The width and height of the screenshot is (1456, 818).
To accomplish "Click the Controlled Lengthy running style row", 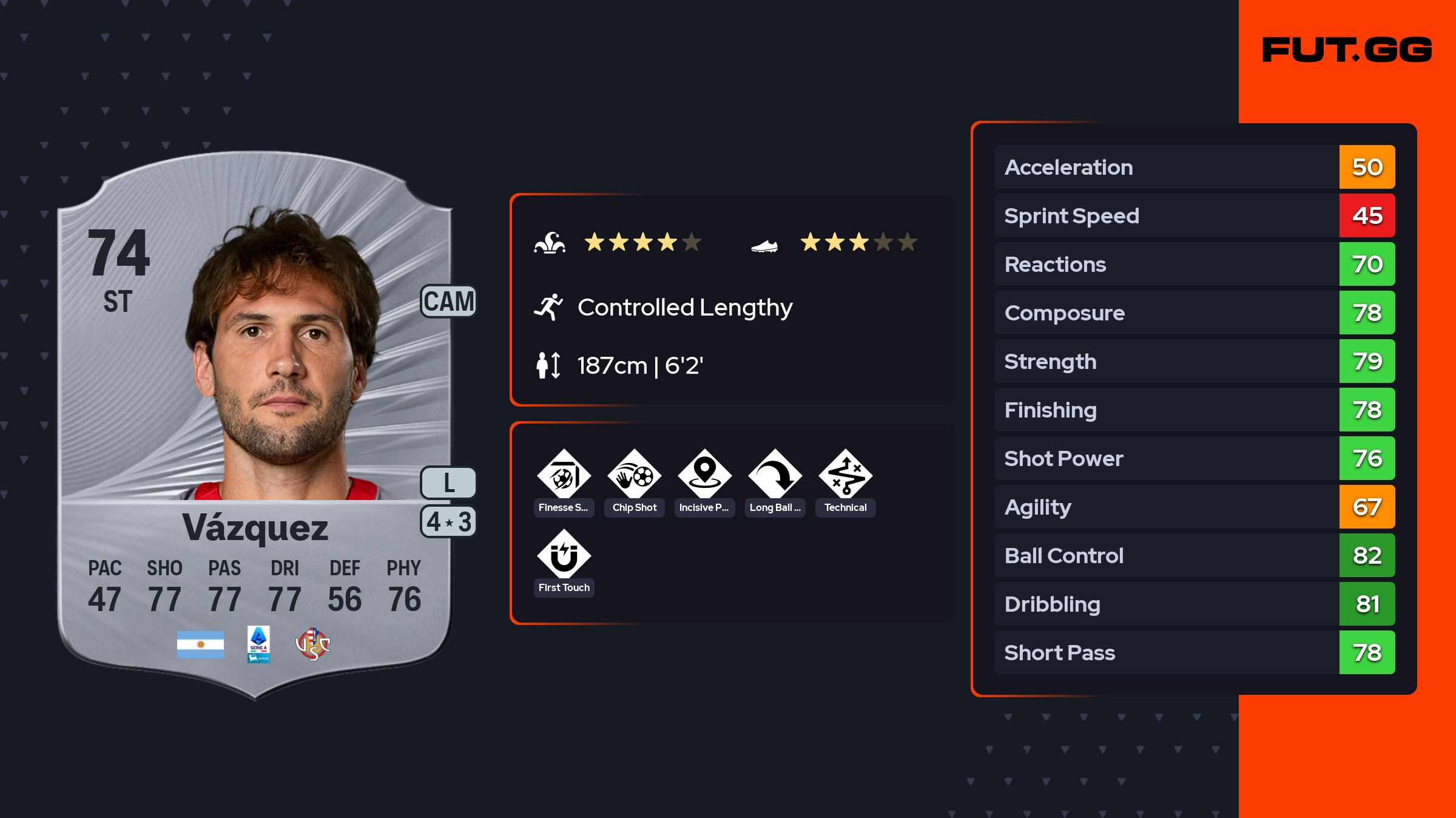I will click(684, 308).
